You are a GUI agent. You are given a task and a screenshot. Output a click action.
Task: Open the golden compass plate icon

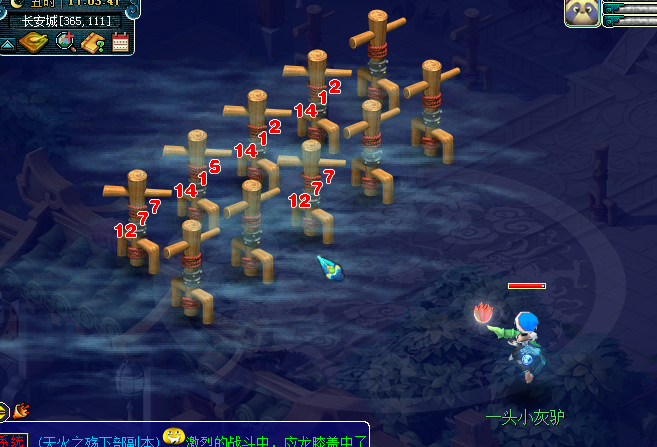click(34, 42)
